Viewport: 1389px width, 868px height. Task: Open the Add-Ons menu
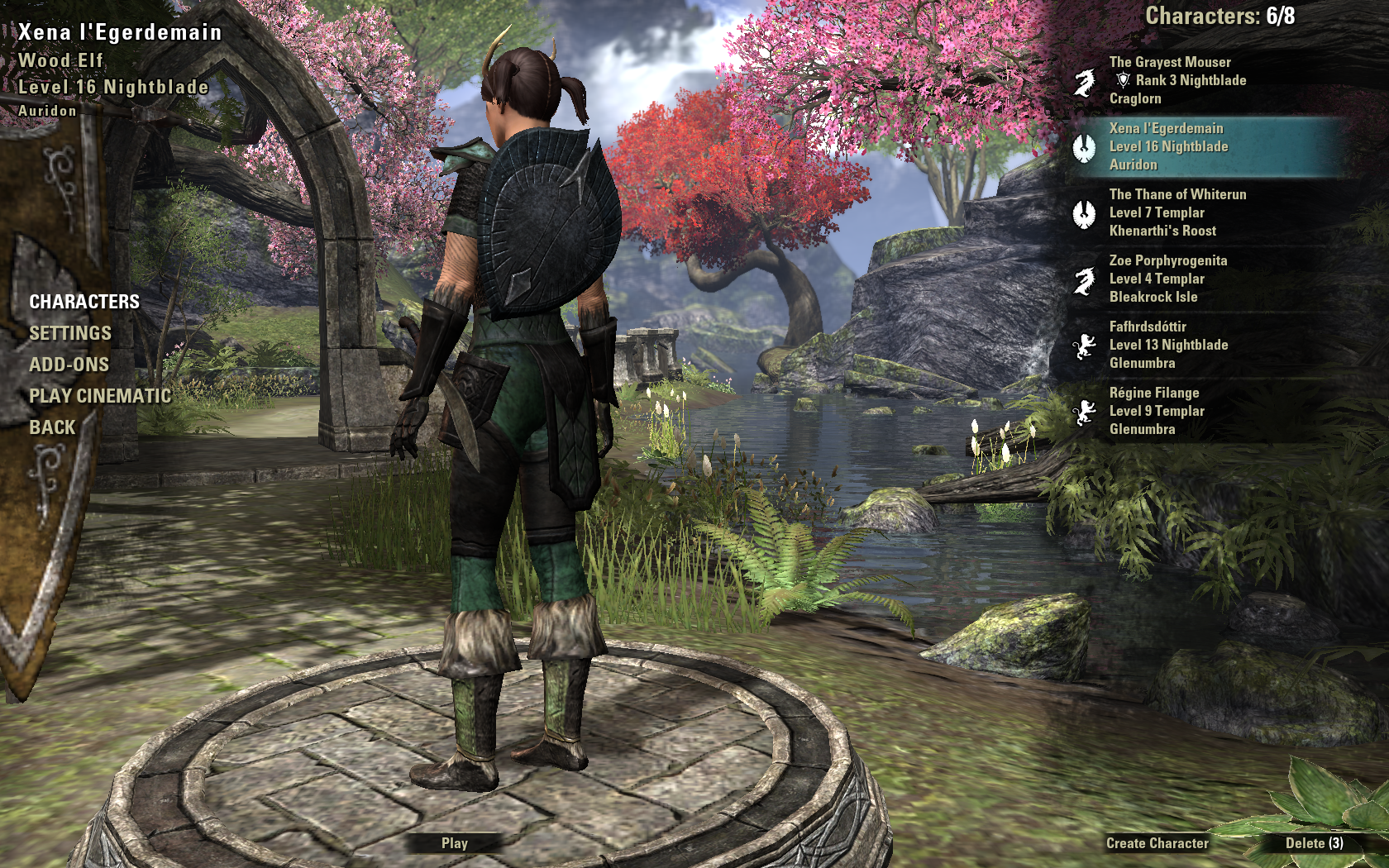(69, 365)
